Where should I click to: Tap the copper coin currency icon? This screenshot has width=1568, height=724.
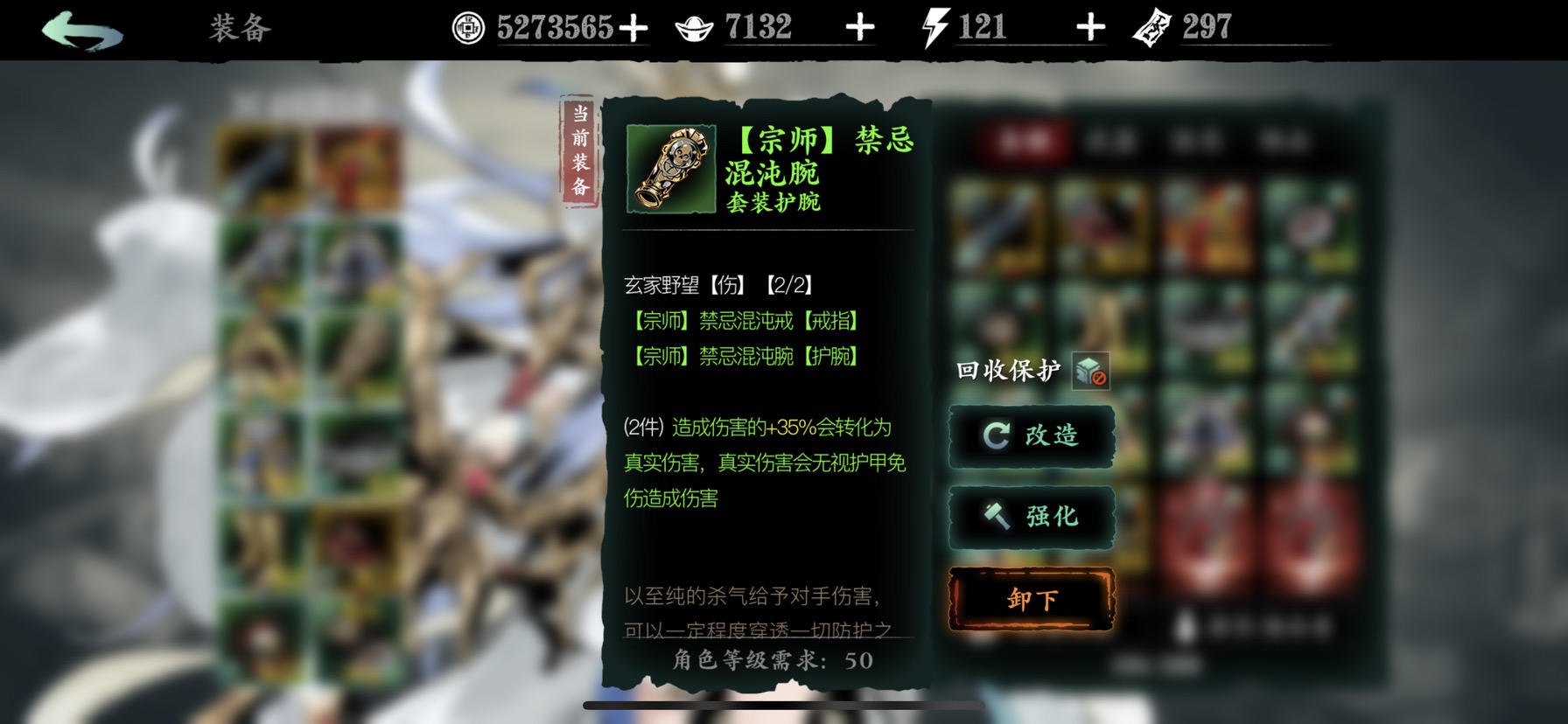click(469, 26)
